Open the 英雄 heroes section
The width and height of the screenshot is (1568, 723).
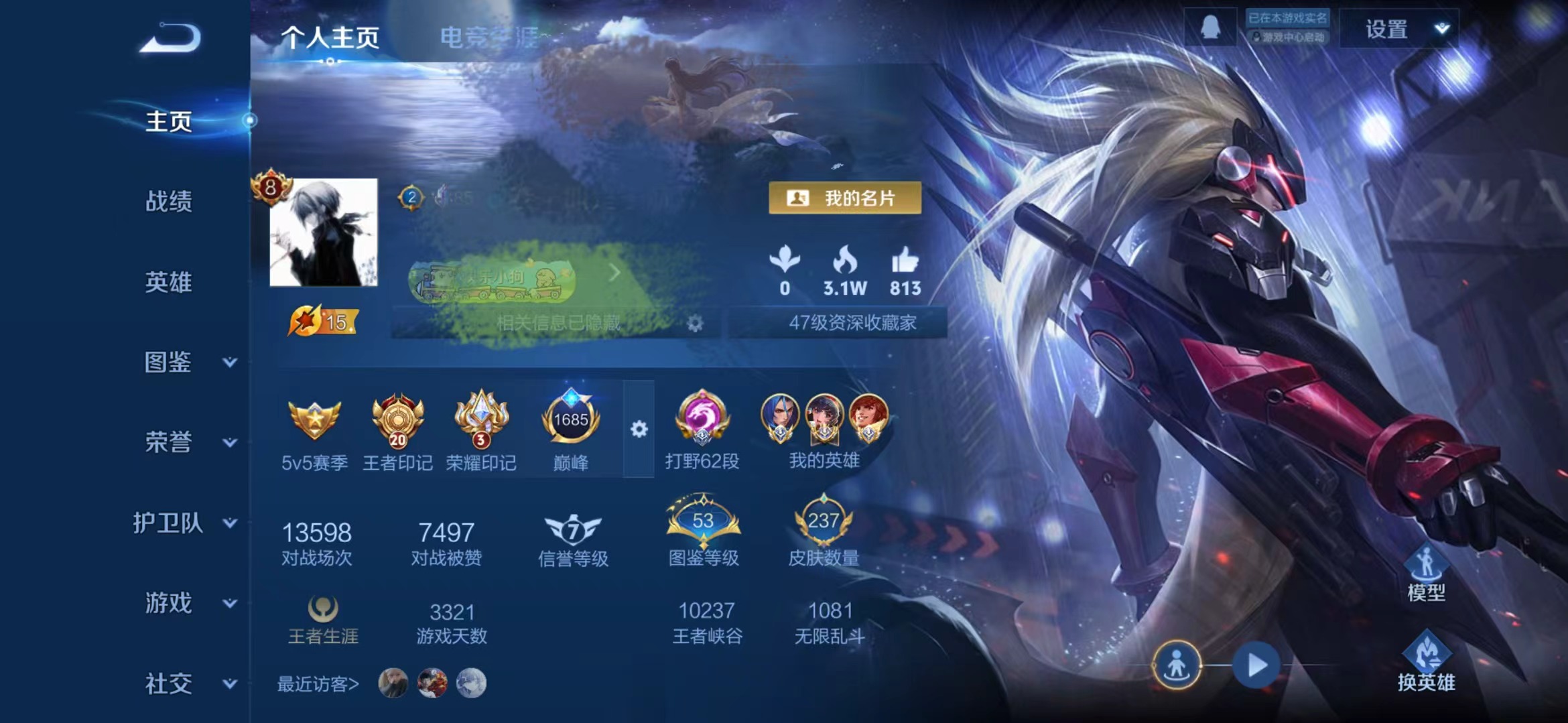pos(168,282)
